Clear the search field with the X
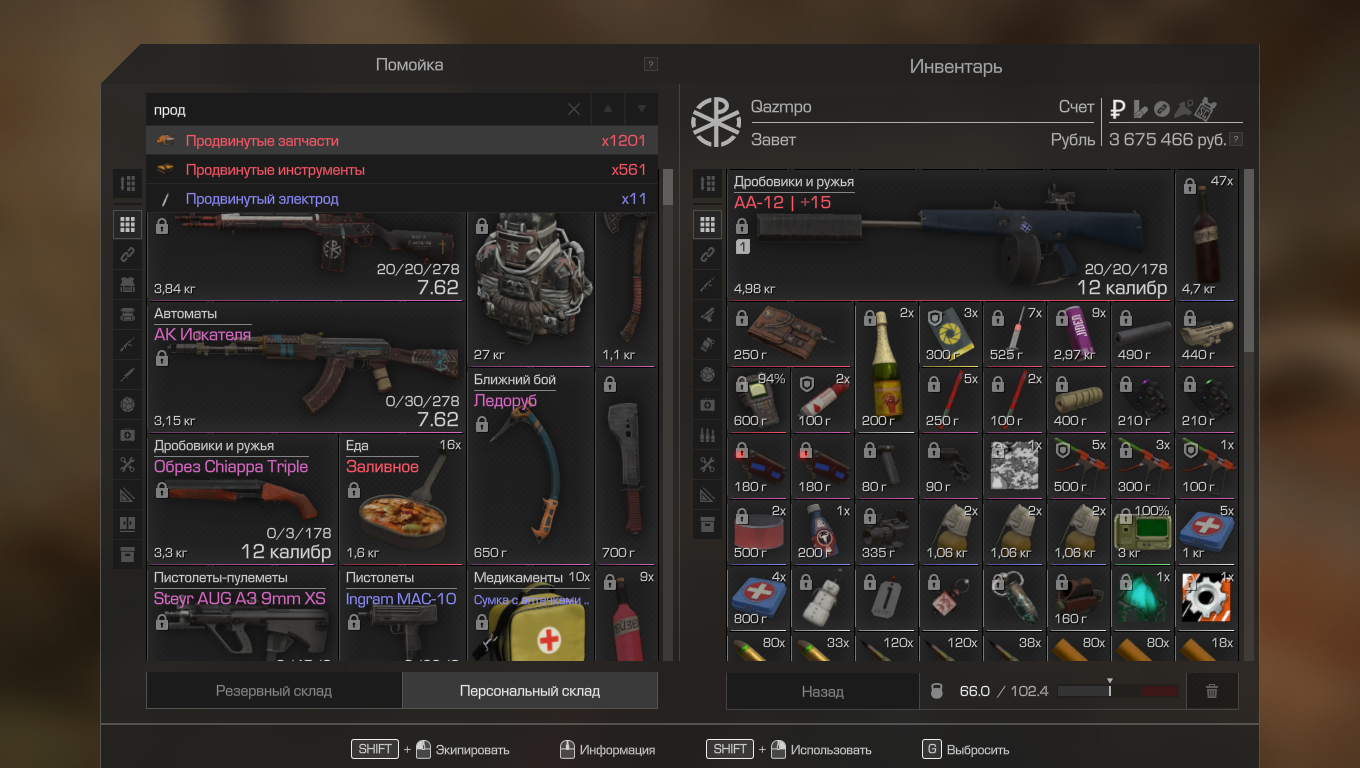 [x=574, y=110]
